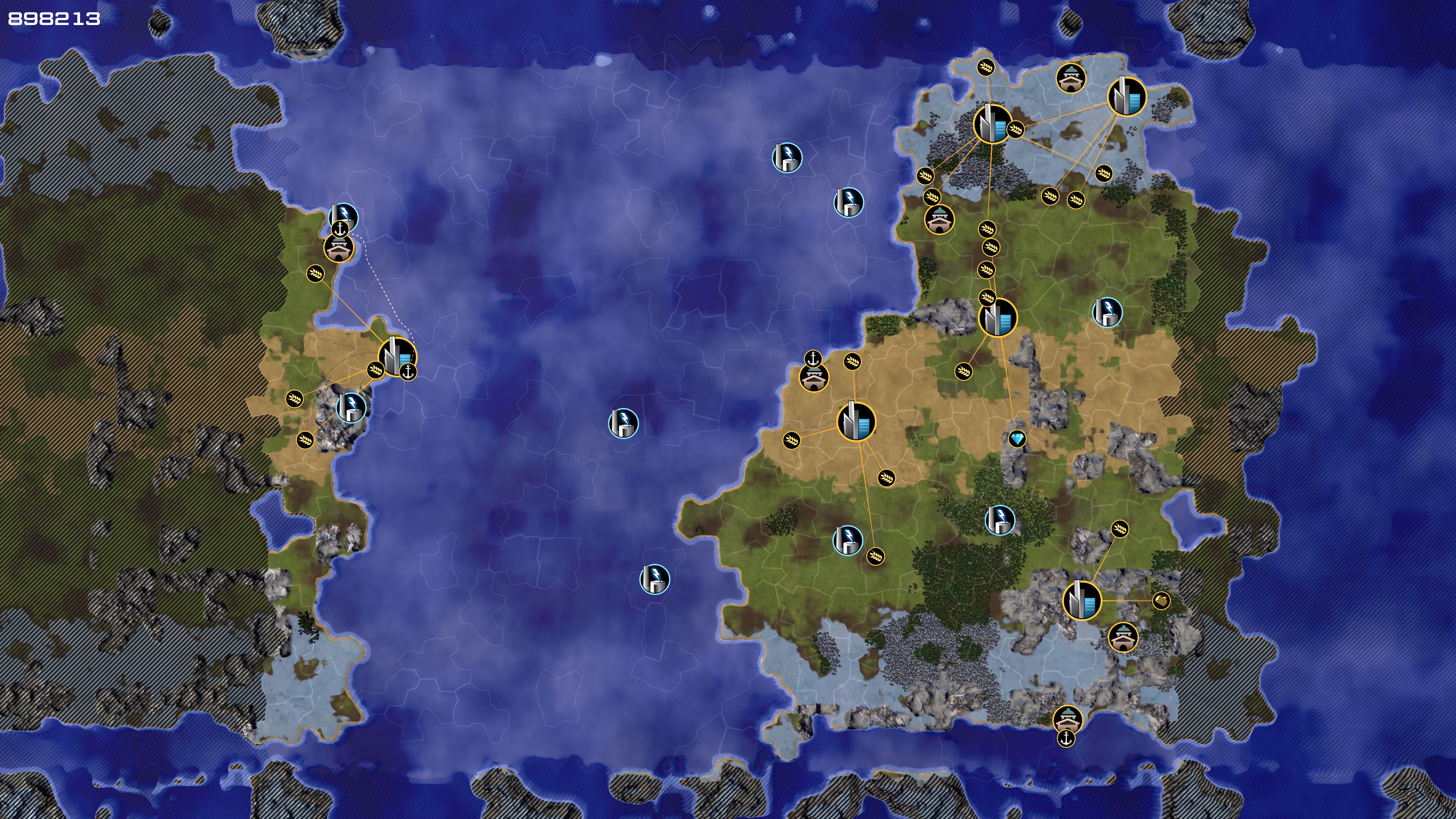Select the city with the anchor badge attached
The width and height of the screenshot is (1456, 819).
coord(396,357)
